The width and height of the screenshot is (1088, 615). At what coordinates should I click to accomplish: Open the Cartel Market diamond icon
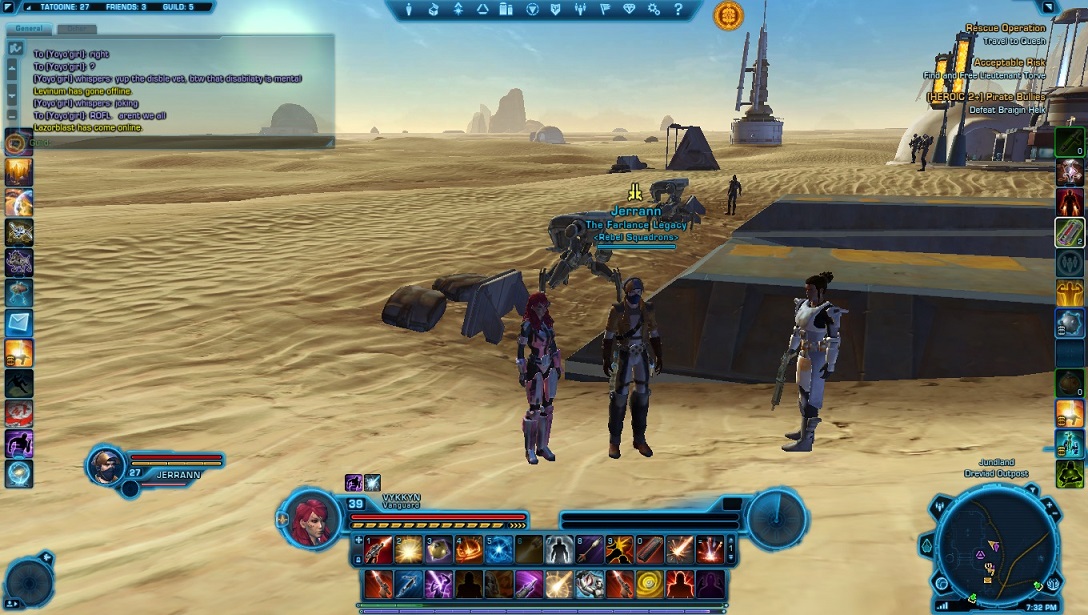(629, 10)
